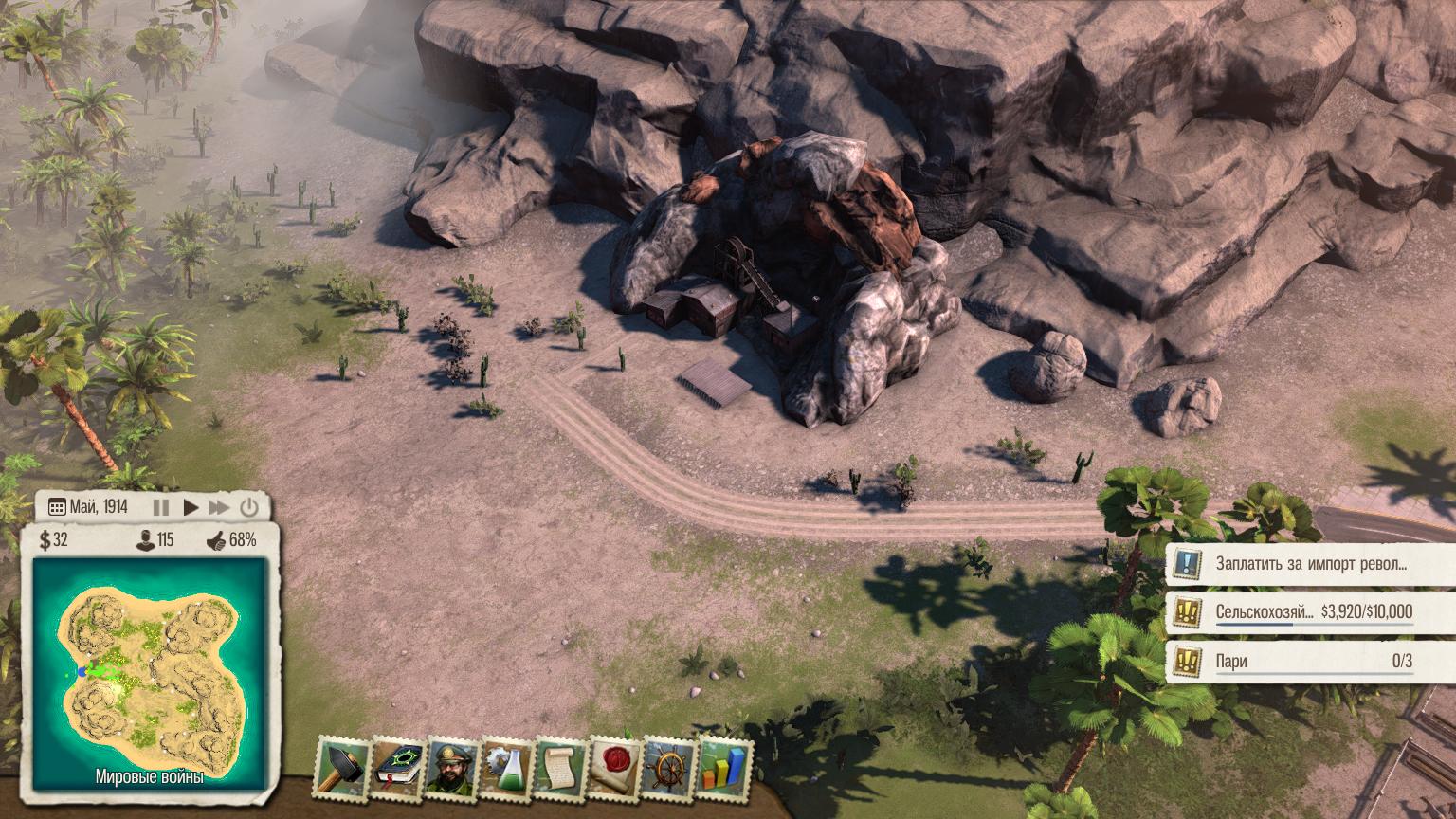Set game speed to normal play

(x=191, y=507)
